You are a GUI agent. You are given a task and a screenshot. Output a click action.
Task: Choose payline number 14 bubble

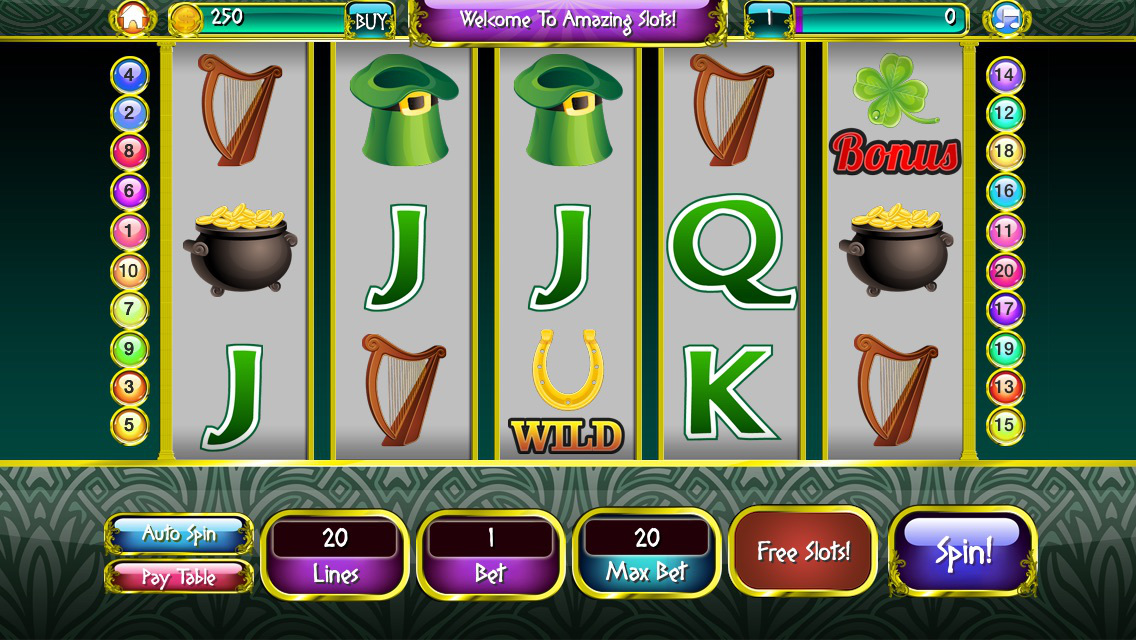click(1004, 74)
